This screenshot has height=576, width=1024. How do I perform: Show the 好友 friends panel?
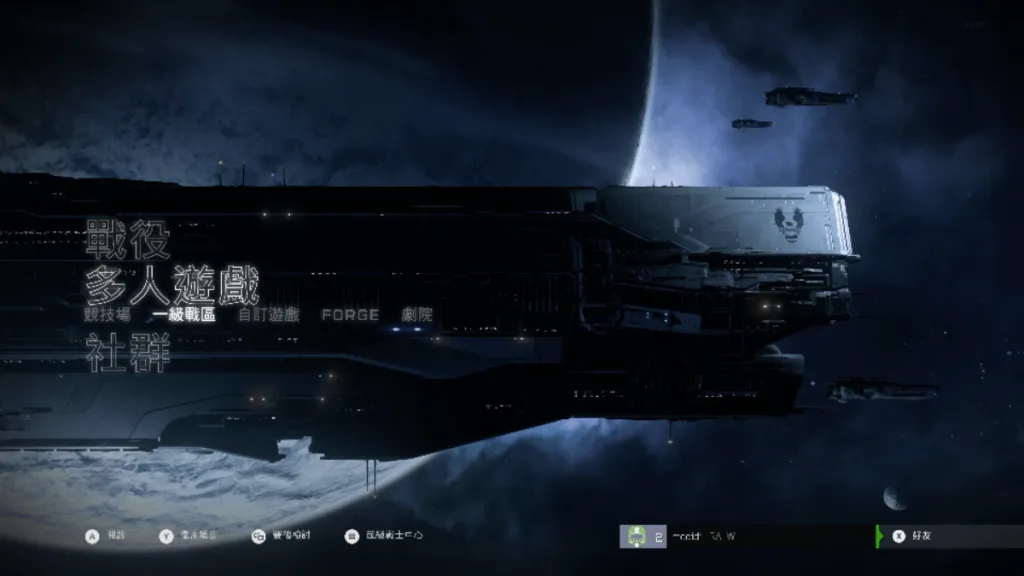coord(917,536)
